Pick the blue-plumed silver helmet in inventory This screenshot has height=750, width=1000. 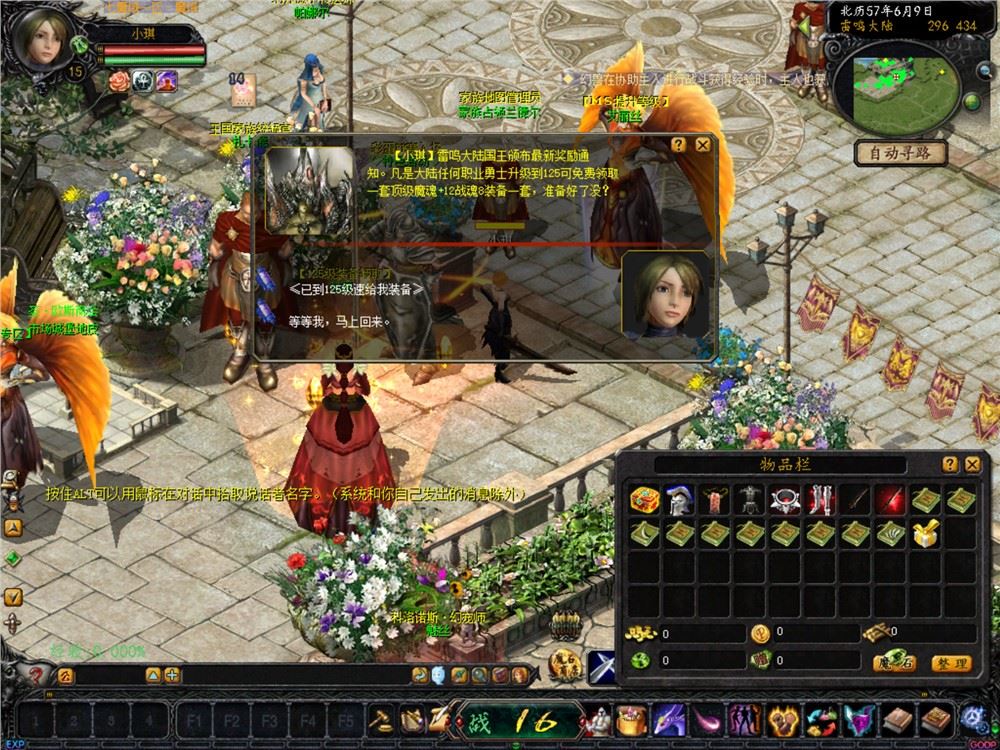pos(678,499)
